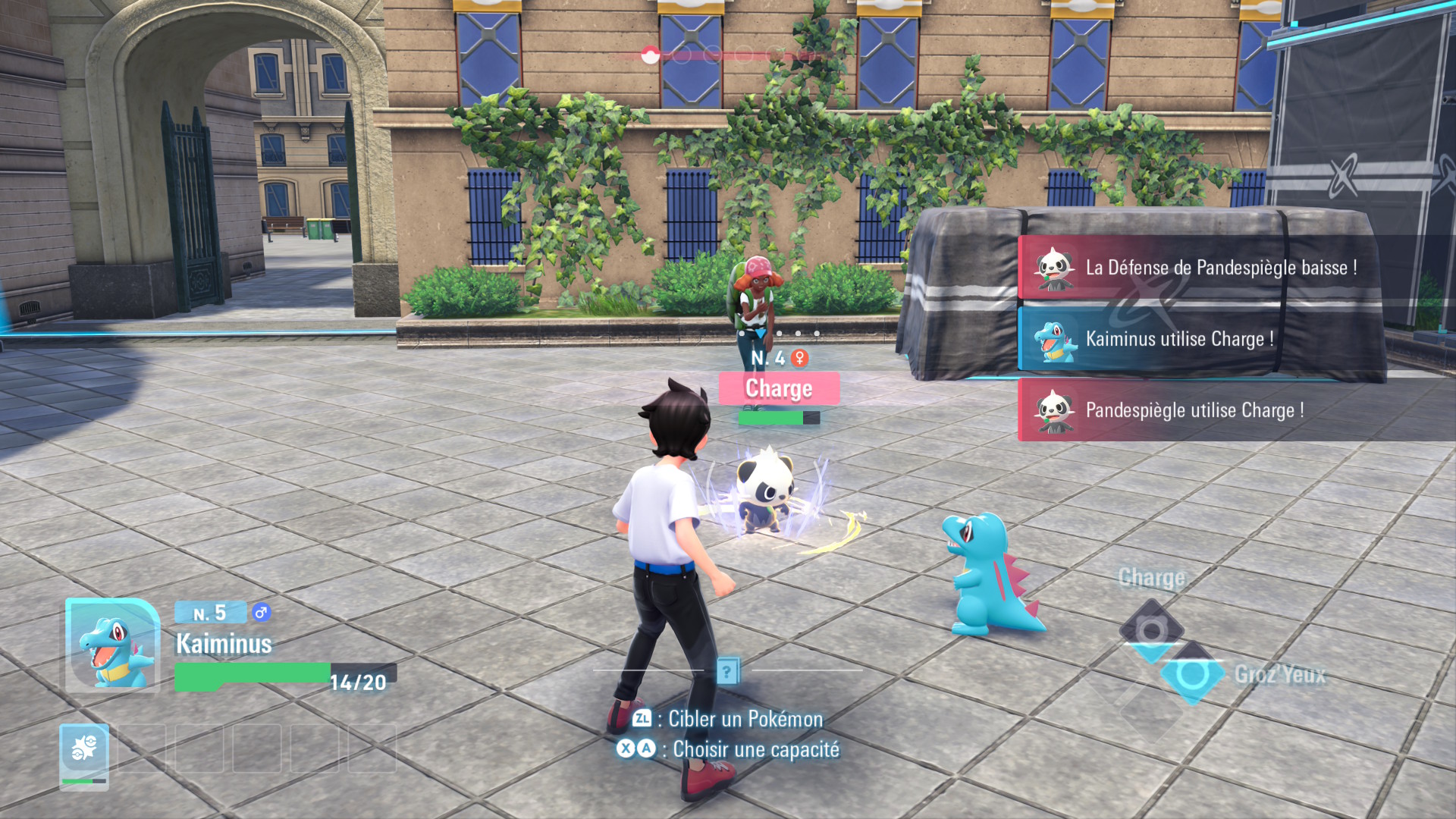The width and height of the screenshot is (1456, 819).
Task: Open the question mark info icon
Action: [727, 670]
